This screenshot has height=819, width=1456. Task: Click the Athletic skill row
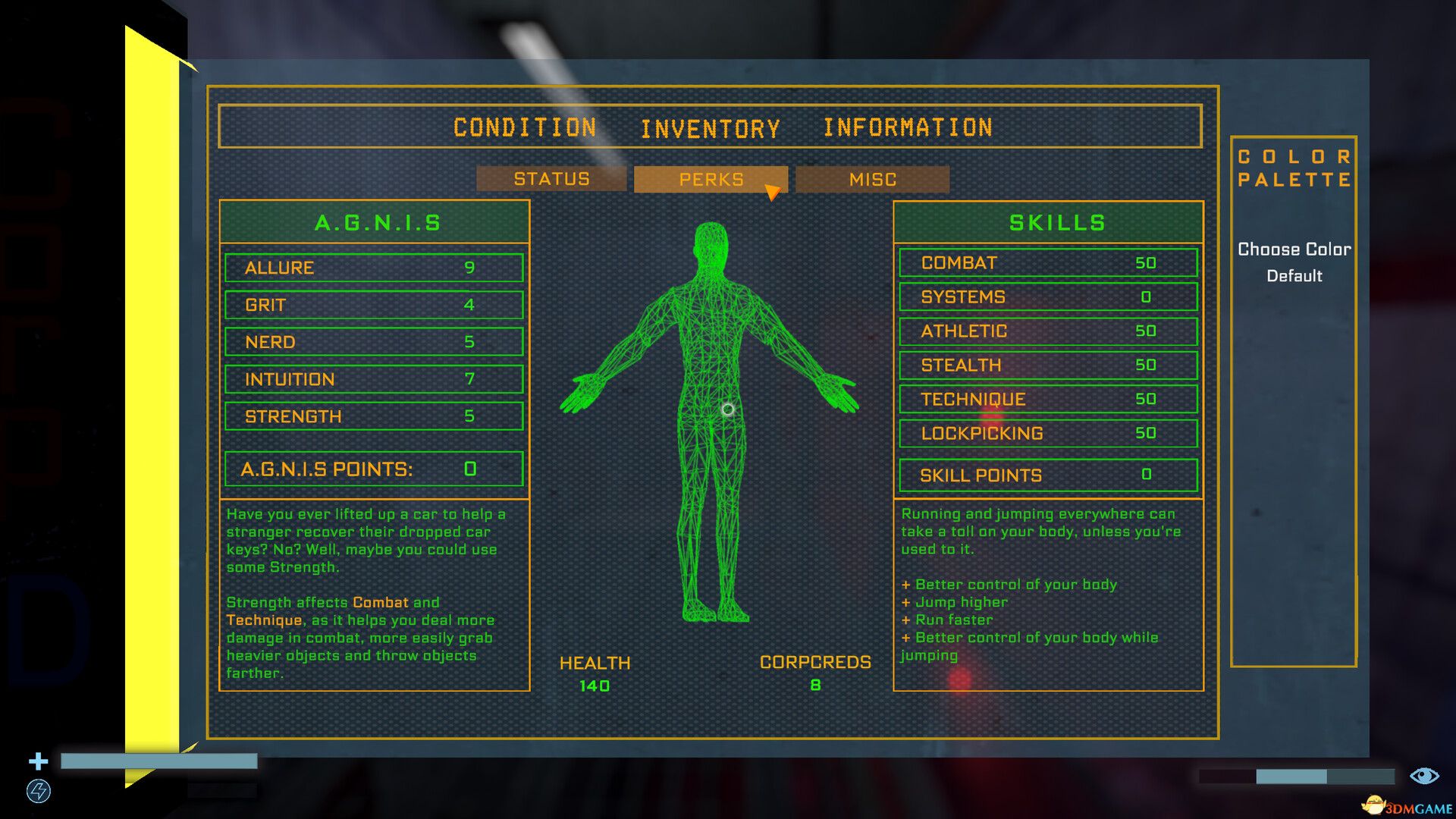pyautogui.click(x=1048, y=331)
